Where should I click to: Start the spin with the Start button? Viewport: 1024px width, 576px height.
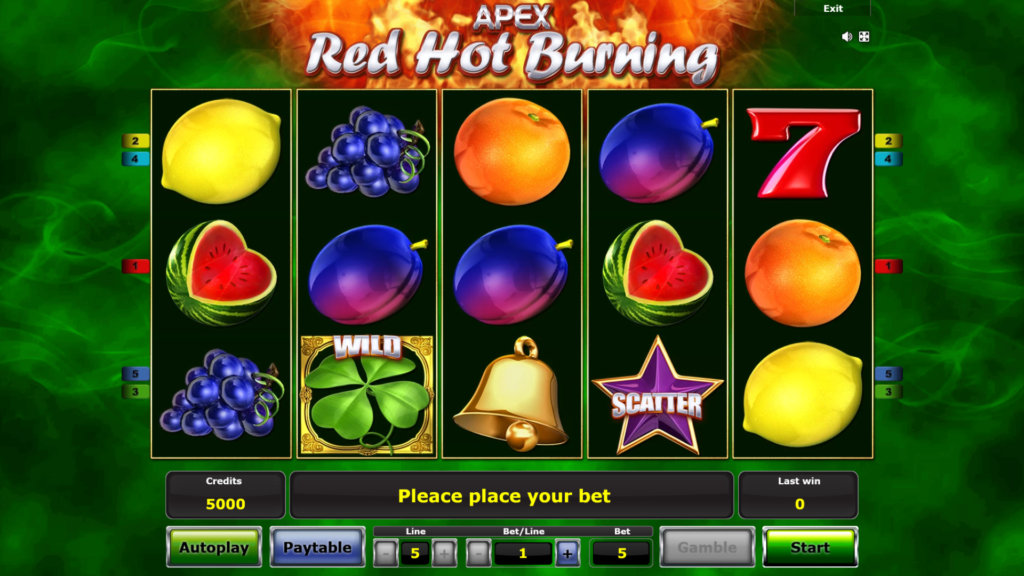pos(809,547)
